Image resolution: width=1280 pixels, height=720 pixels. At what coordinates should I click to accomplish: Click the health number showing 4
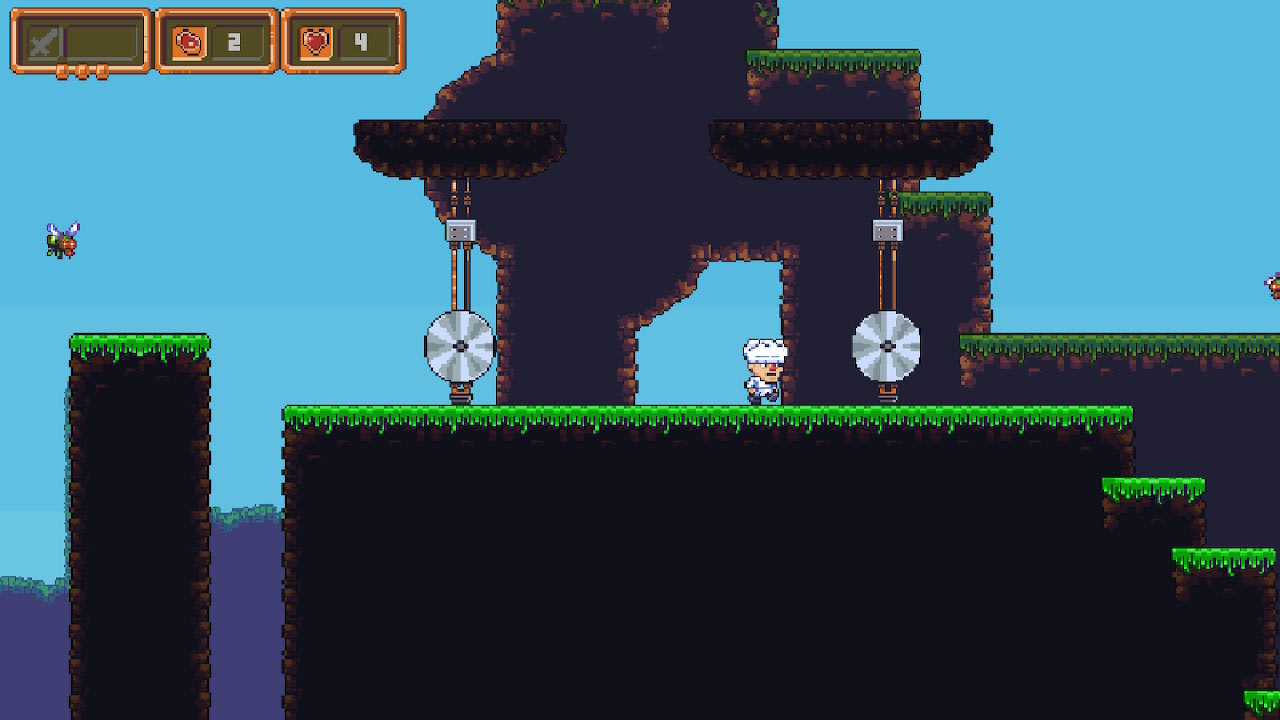362,40
